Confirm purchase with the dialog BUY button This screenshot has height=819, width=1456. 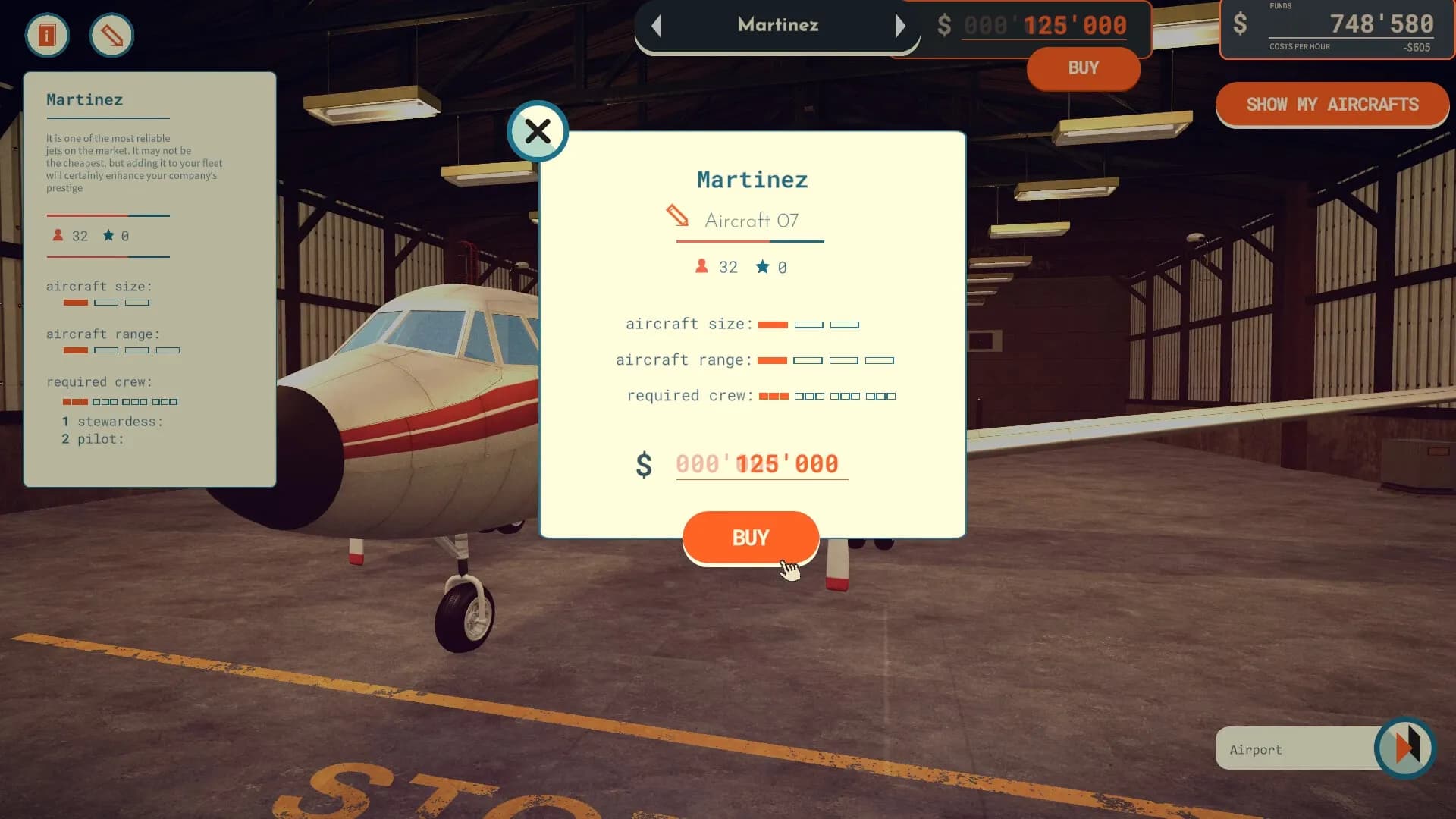point(750,538)
